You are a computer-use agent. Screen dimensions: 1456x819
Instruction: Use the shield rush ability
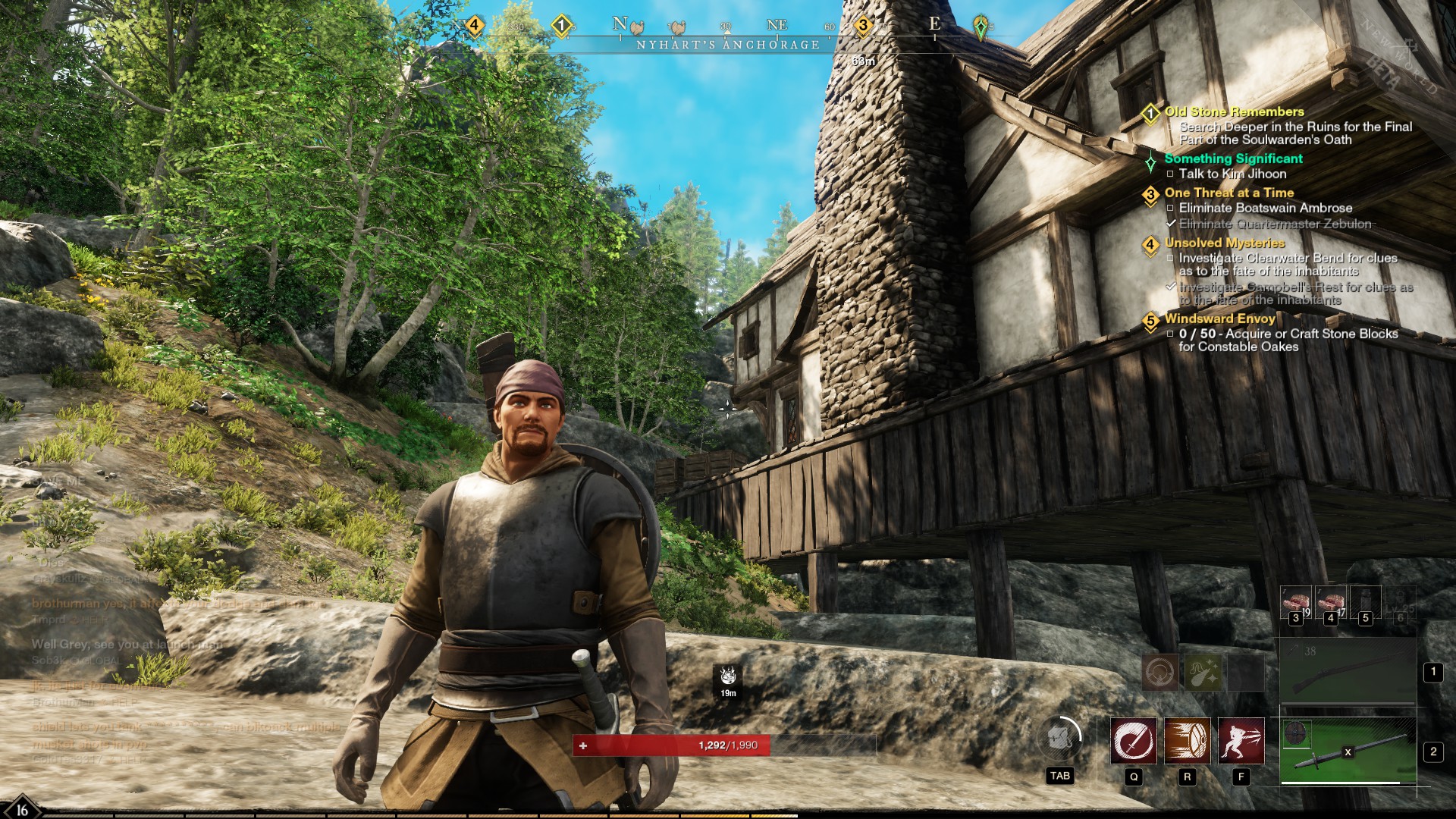(1188, 741)
